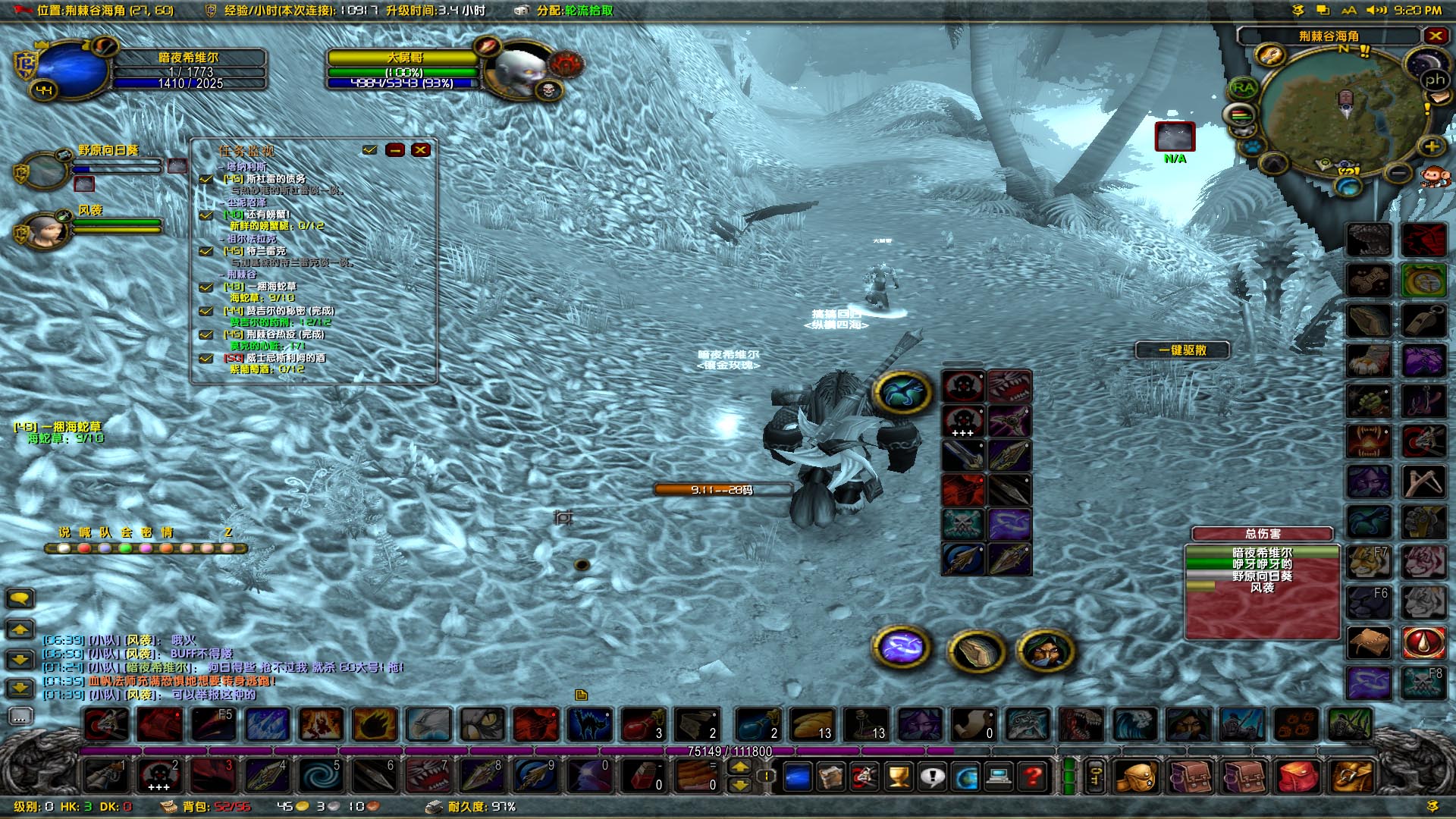Screen dimensions: 1456x819
Task: Click the checkmark toggle on the 任务监视 titlebar
Action: 370,150
